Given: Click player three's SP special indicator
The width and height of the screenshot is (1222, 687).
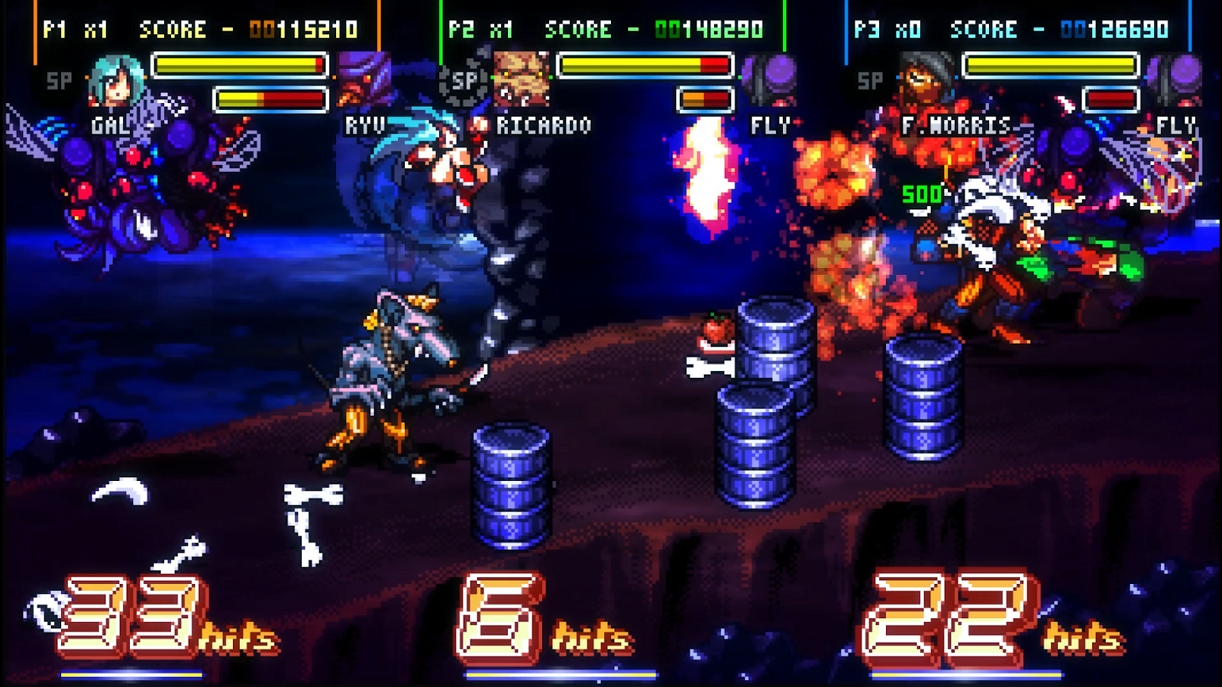Looking at the screenshot, I should click(870, 82).
